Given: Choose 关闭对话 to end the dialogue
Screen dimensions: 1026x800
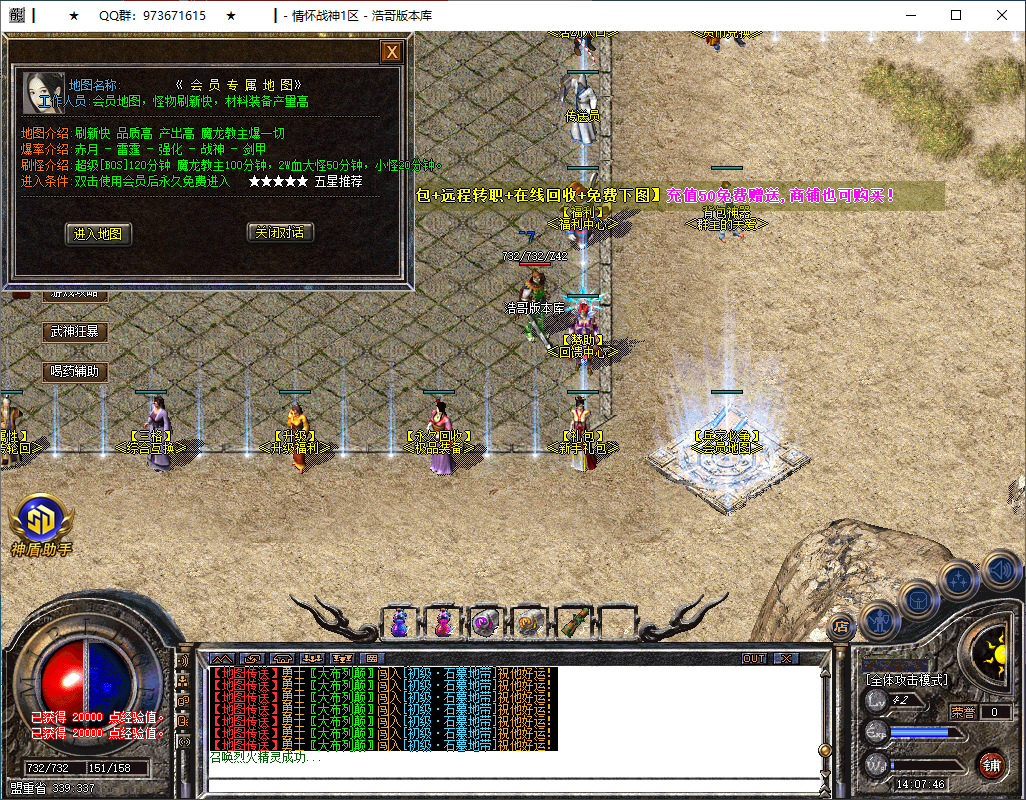Looking at the screenshot, I should (280, 232).
